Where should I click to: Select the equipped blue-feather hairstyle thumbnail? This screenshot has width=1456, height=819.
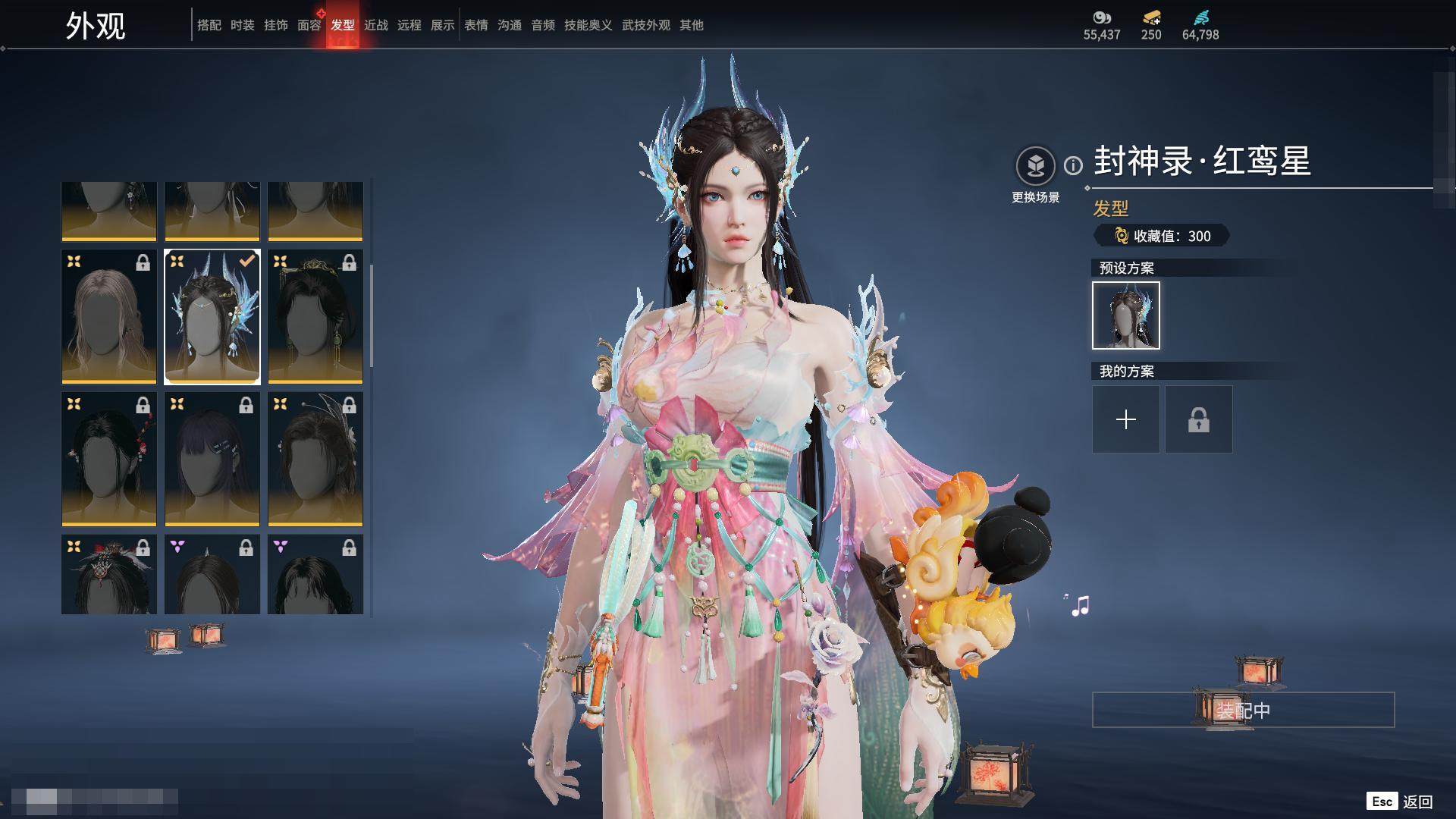(x=212, y=316)
